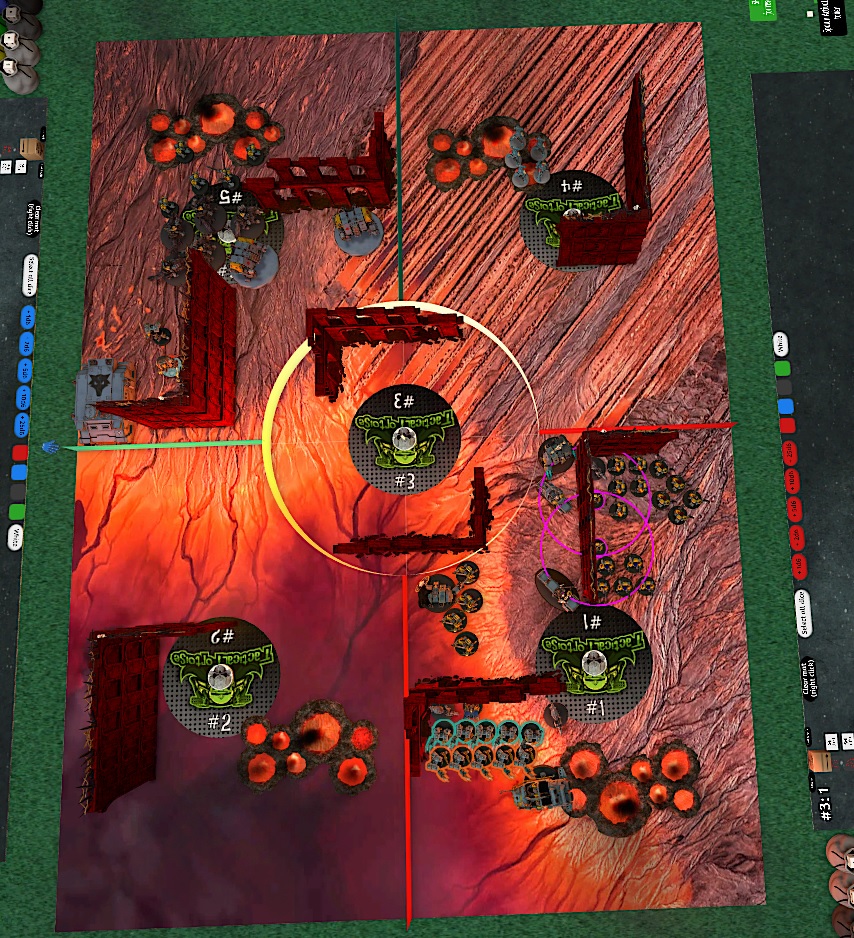854x938 pixels.
Task: Click Clear mat near the red dice buttons
Action: click(x=806, y=680)
